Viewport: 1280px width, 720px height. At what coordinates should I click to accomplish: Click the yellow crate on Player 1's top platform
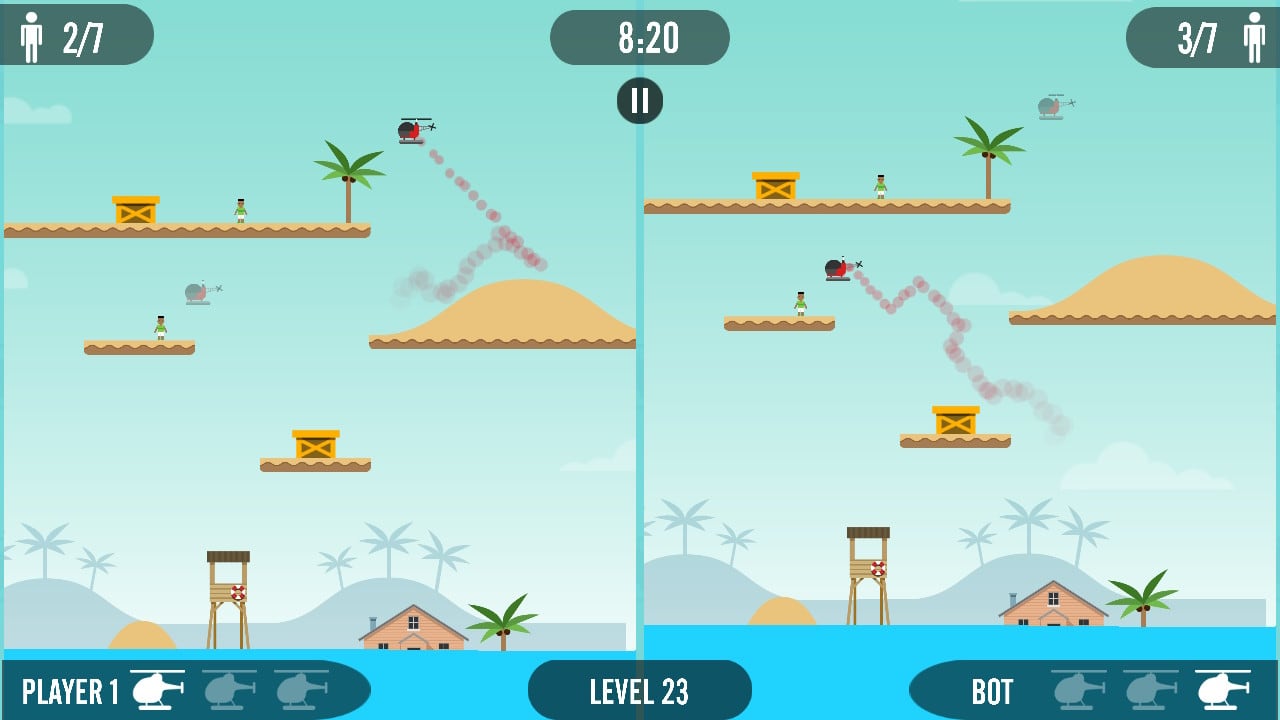[133, 210]
